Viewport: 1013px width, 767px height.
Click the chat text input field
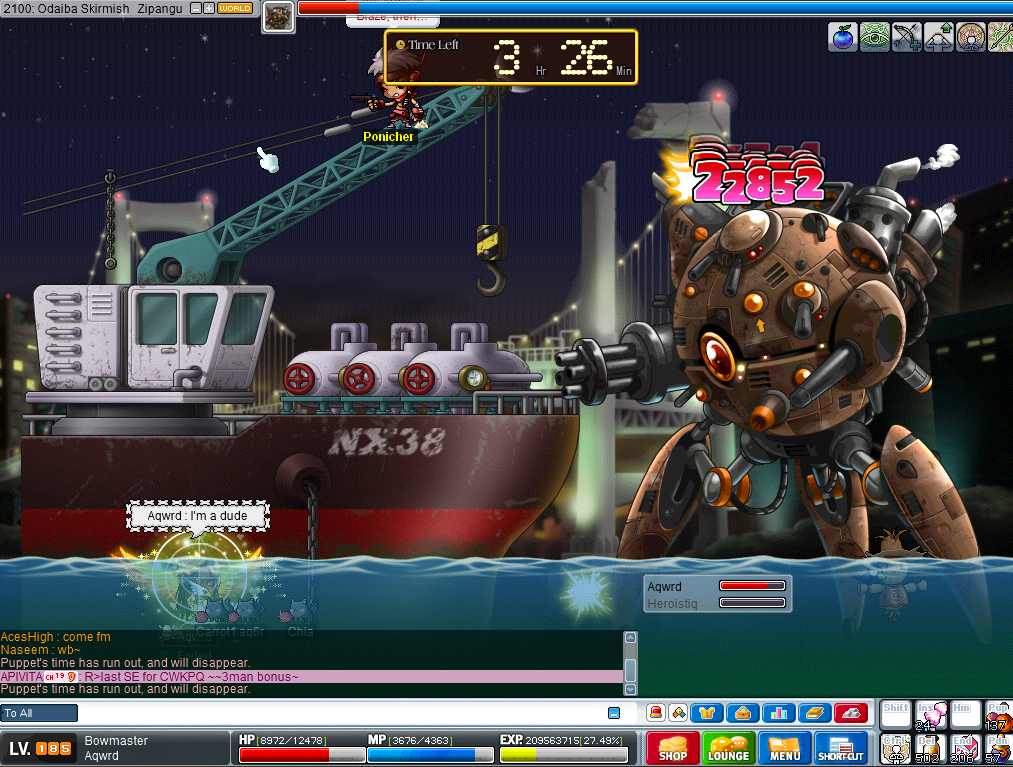[x=340, y=713]
